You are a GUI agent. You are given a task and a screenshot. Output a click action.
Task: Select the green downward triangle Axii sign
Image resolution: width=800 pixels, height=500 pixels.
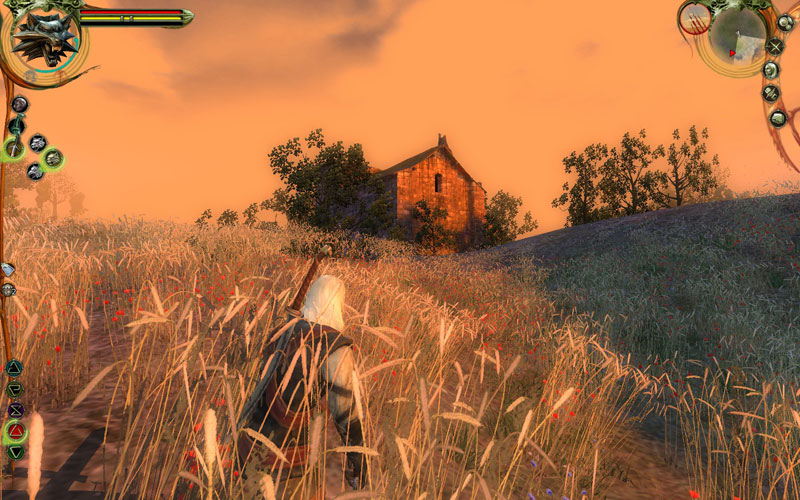coord(15,453)
